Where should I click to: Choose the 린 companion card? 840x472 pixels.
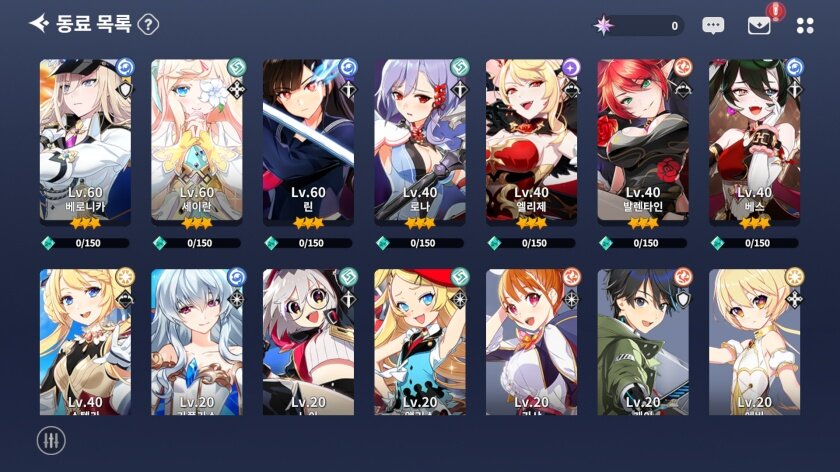(308, 140)
